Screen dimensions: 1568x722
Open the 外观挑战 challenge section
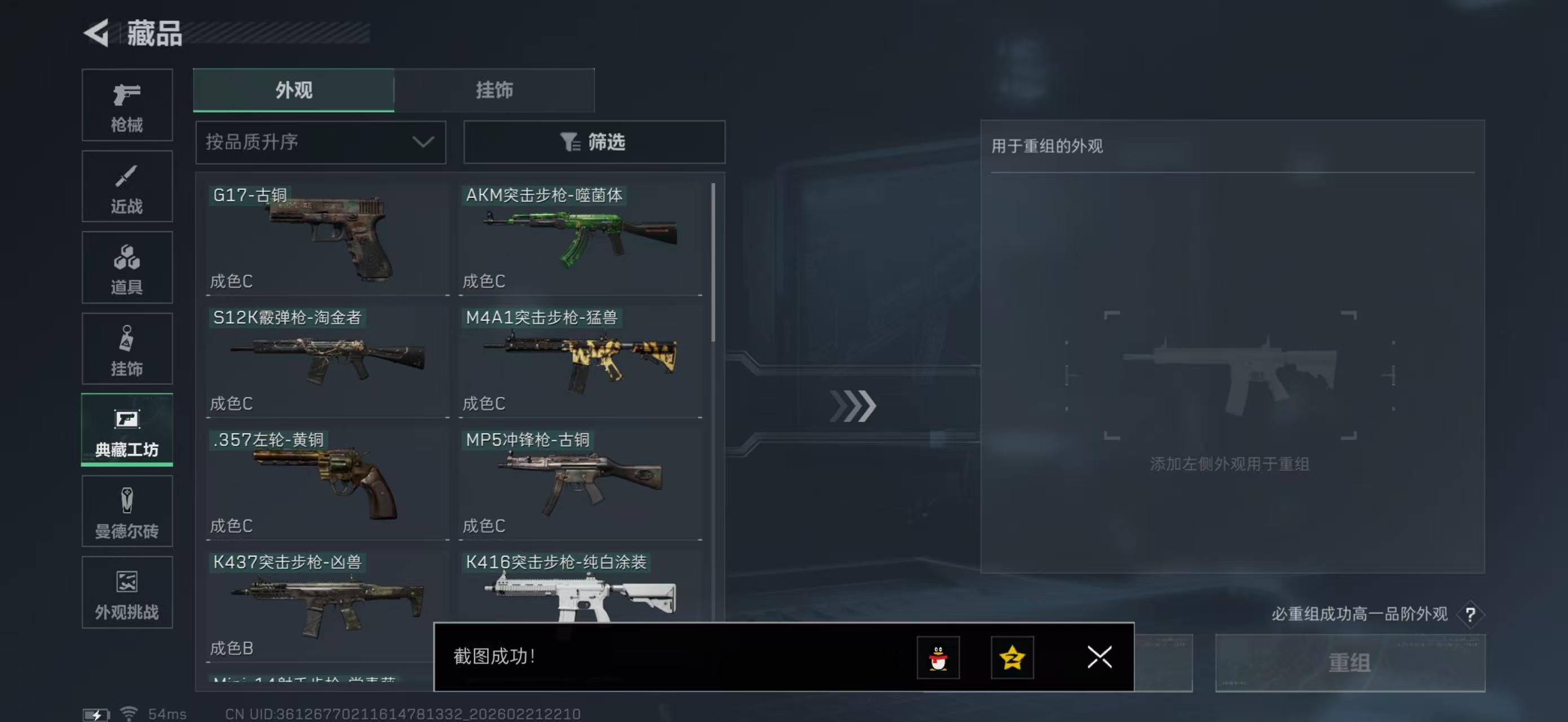coord(127,592)
